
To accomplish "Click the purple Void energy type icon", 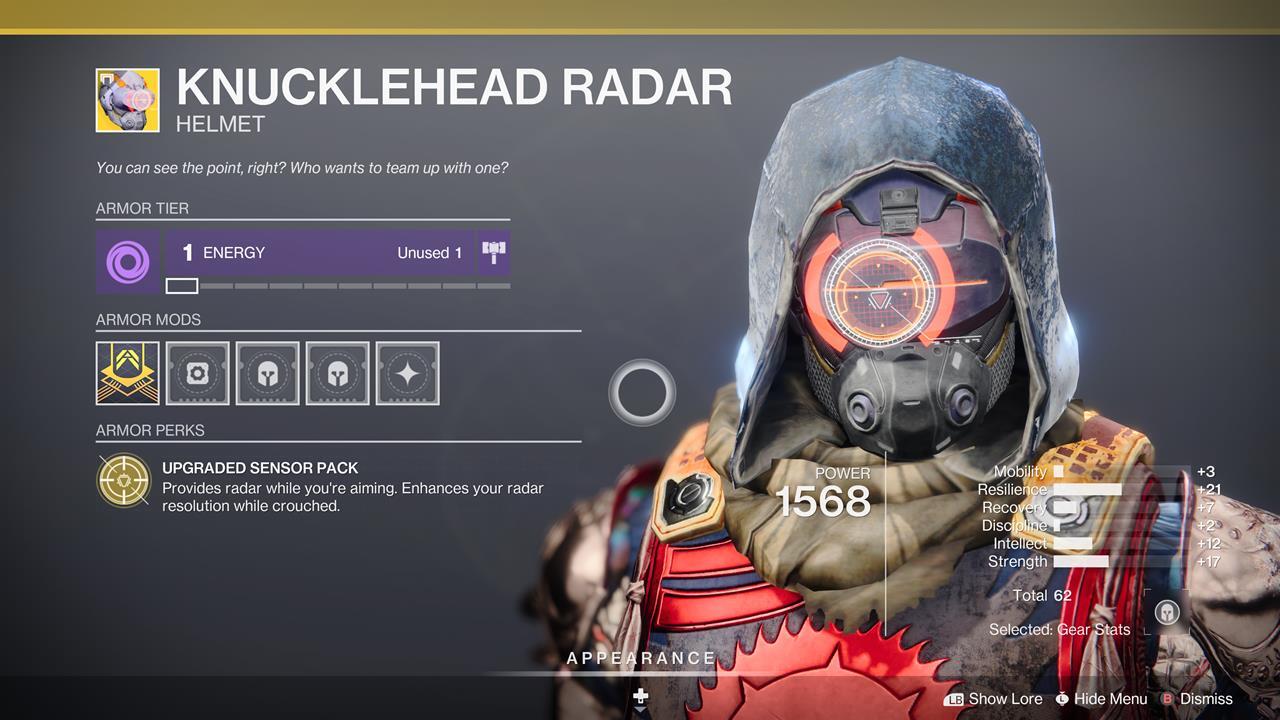I will (x=127, y=262).
